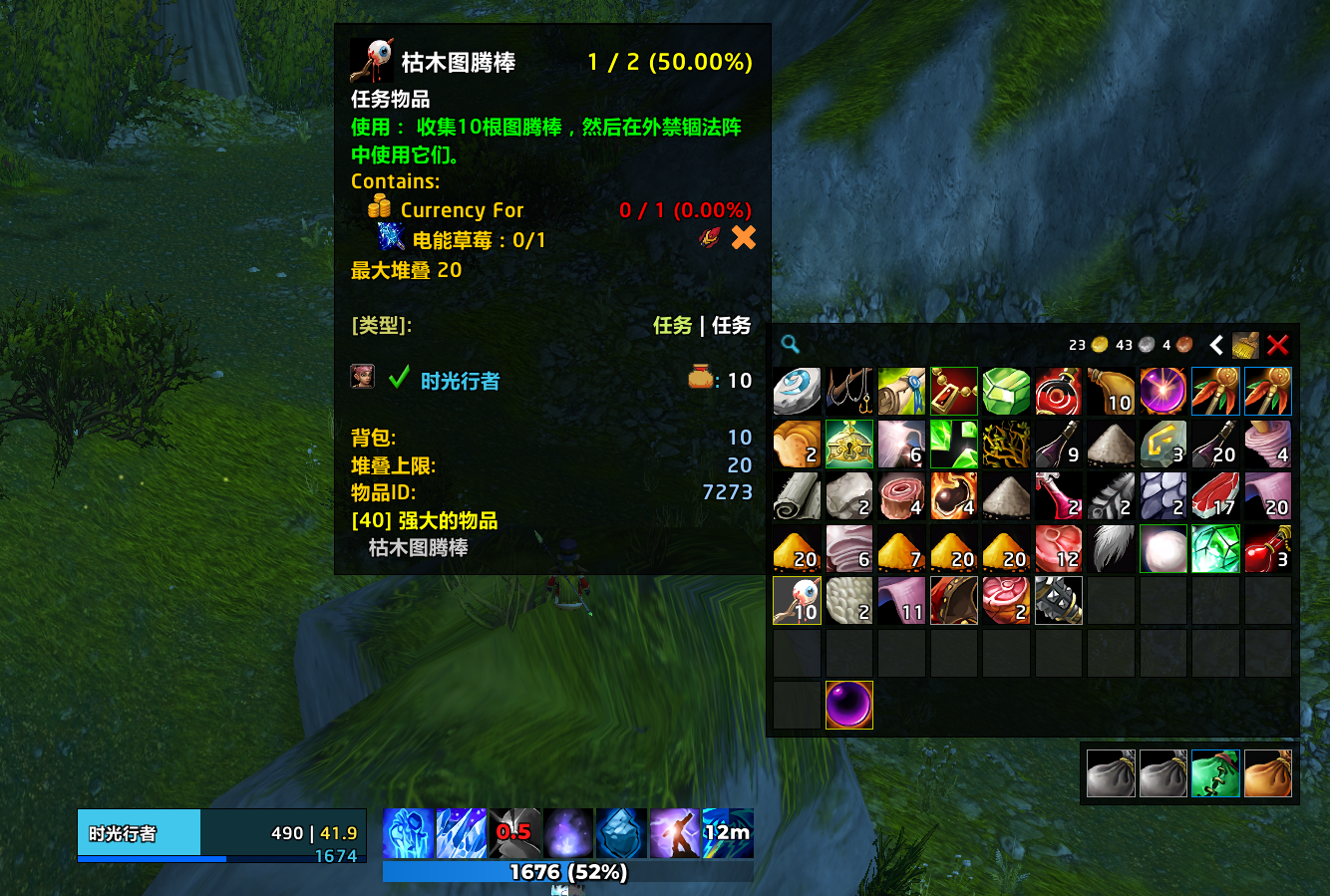The image size is (1330, 896).
Task: Select the white swirl hearthstone
Action: click(798, 391)
